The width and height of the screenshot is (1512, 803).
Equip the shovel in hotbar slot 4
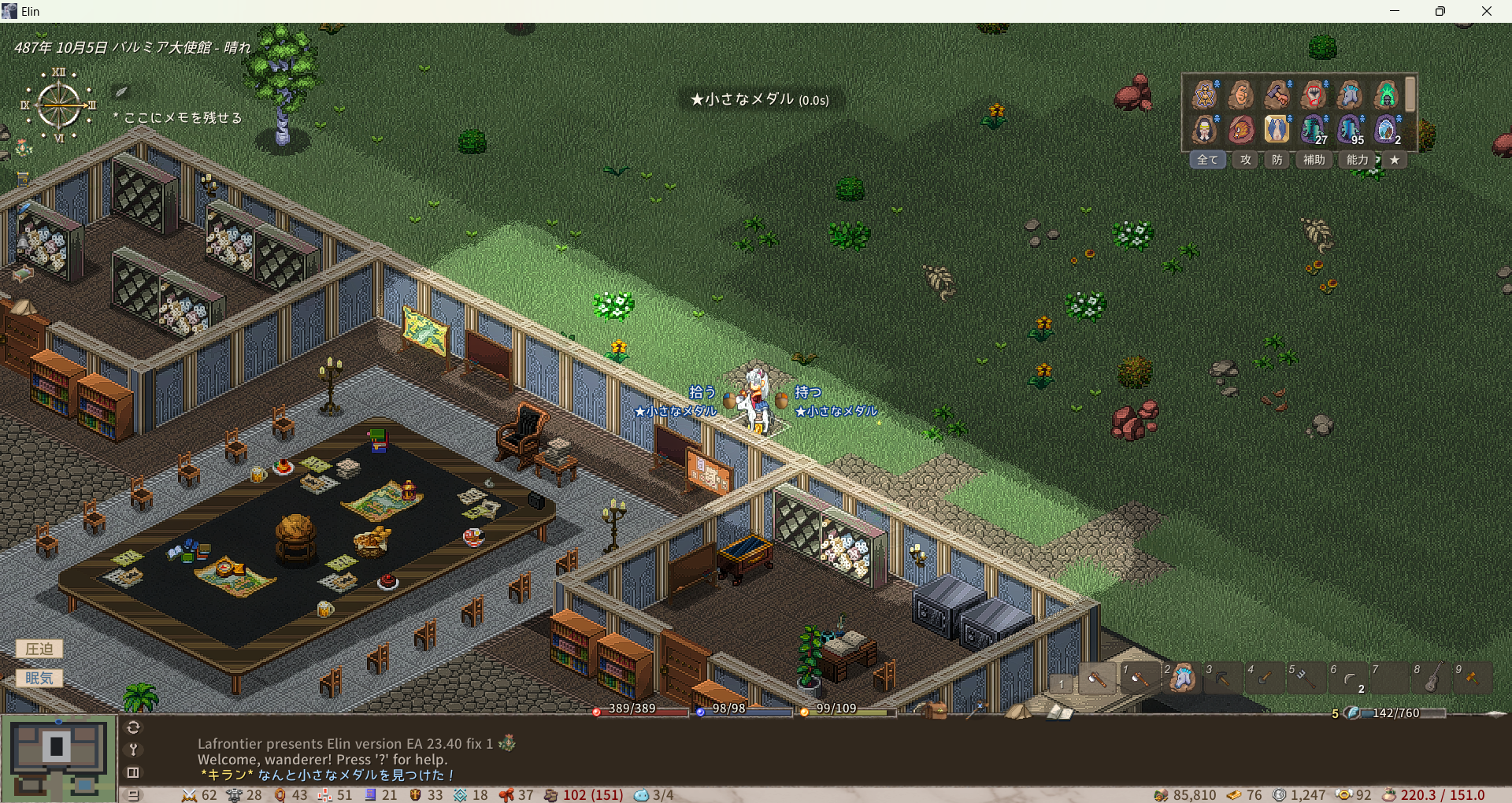pos(1264,679)
